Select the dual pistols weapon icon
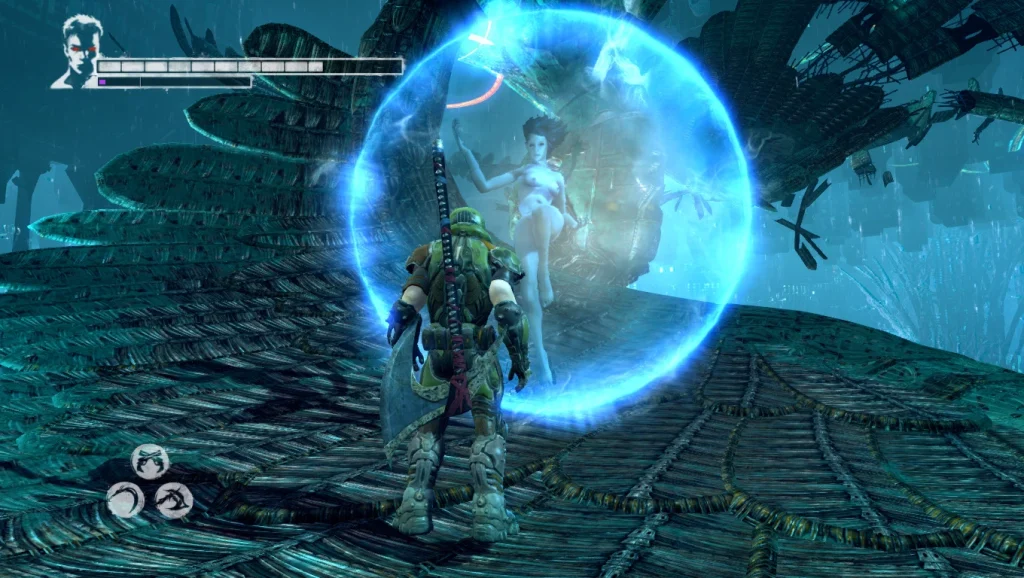The width and height of the screenshot is (1024, 578). (149, 461)
